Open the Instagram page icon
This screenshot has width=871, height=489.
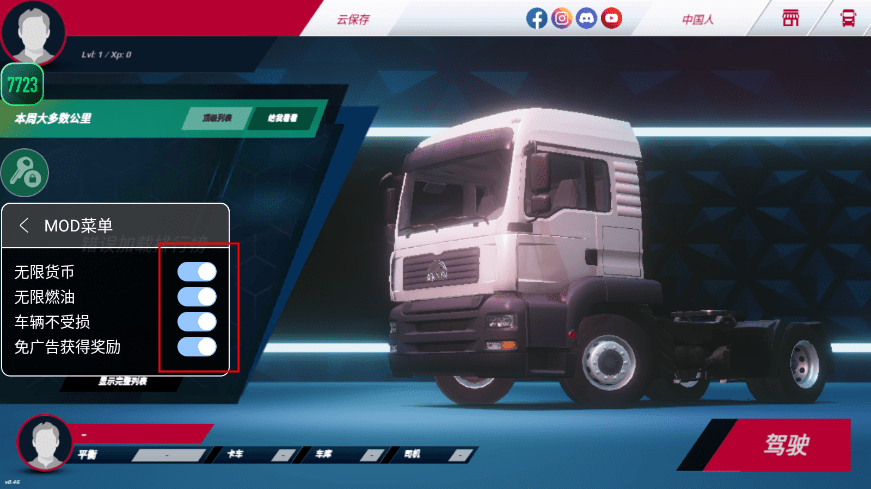tap(562, 18)
